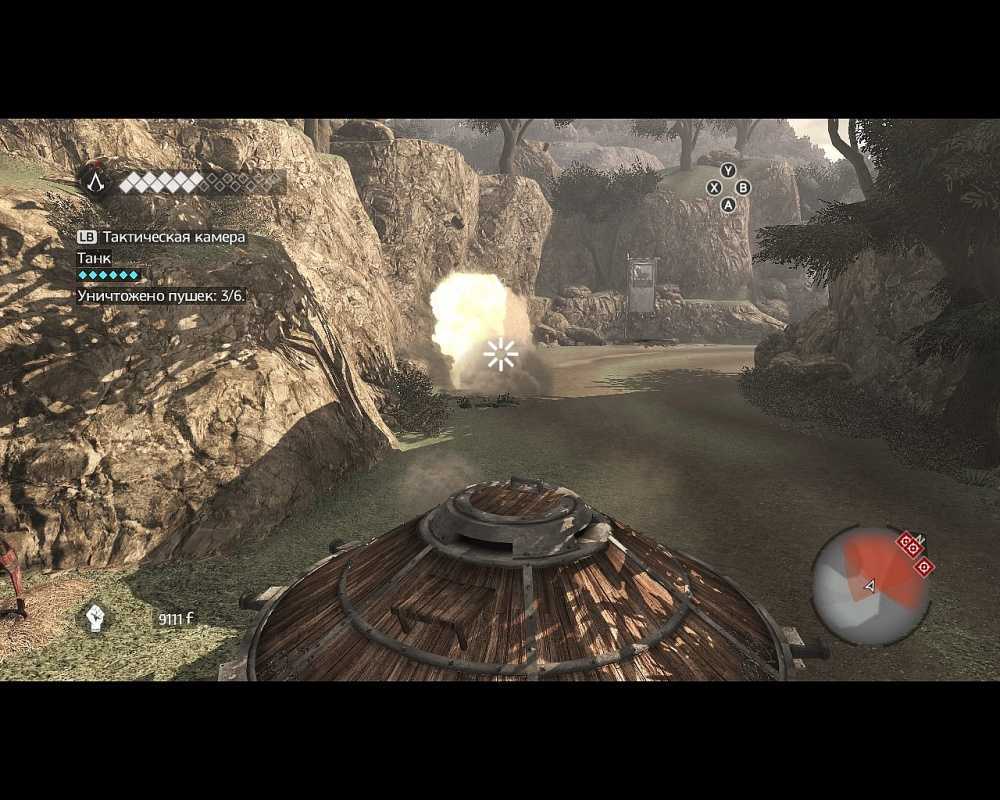Select the cannons destroyed objective tracker
1000x800 pixels.
[x=161, y=296]
